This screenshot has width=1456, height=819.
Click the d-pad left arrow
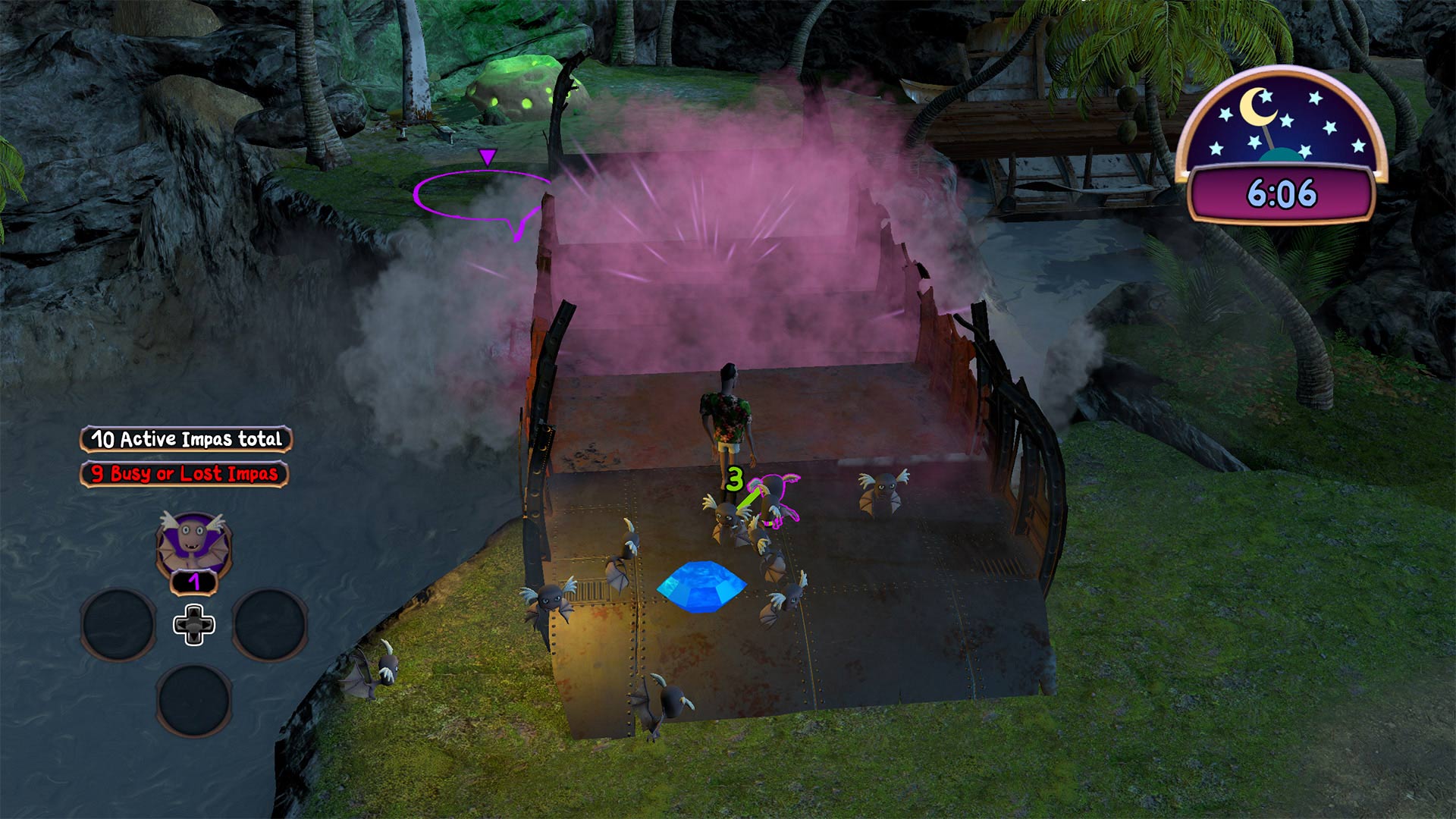180,624
